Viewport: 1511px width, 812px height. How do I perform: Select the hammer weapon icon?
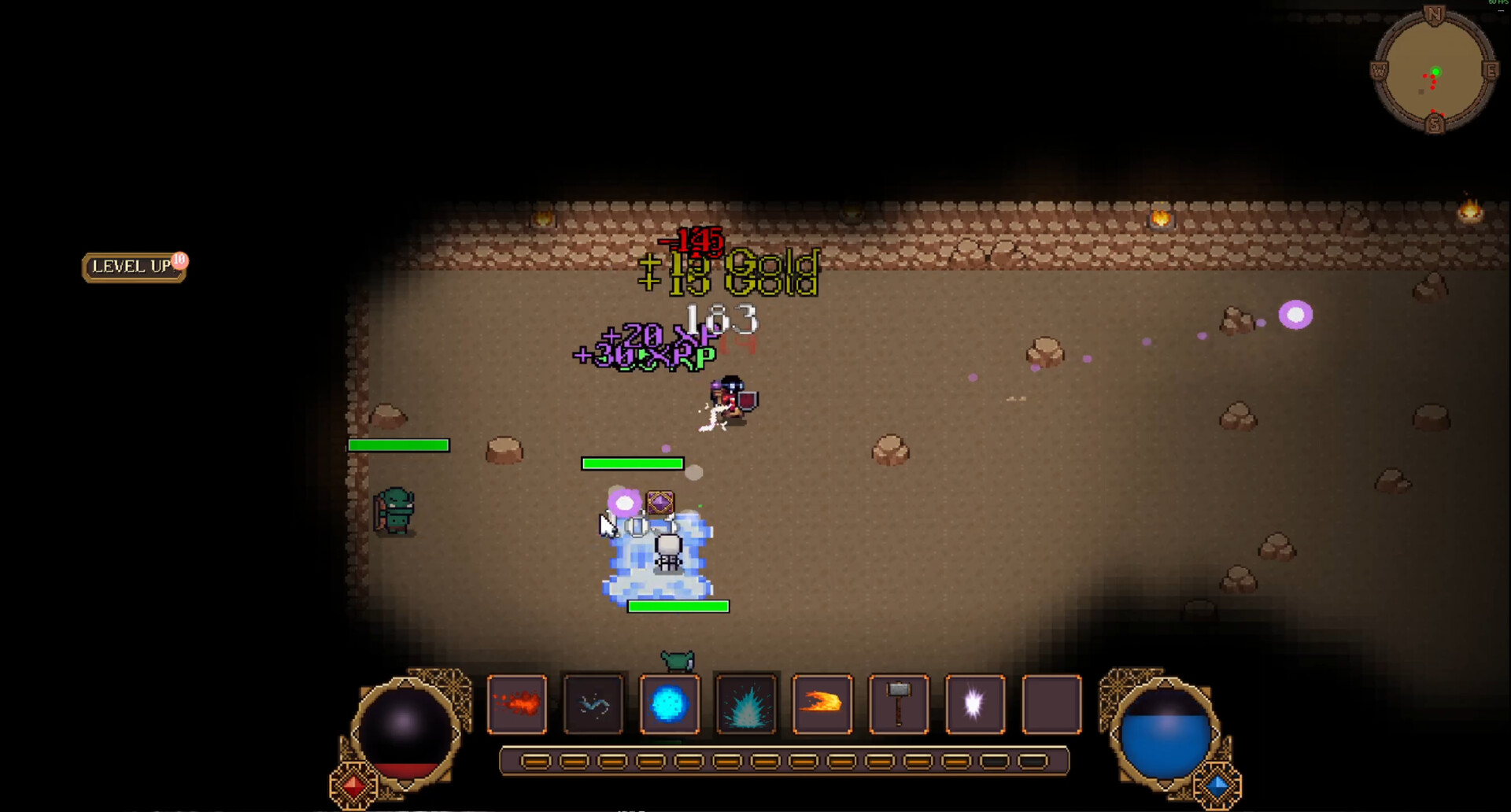tap(898, 704)
